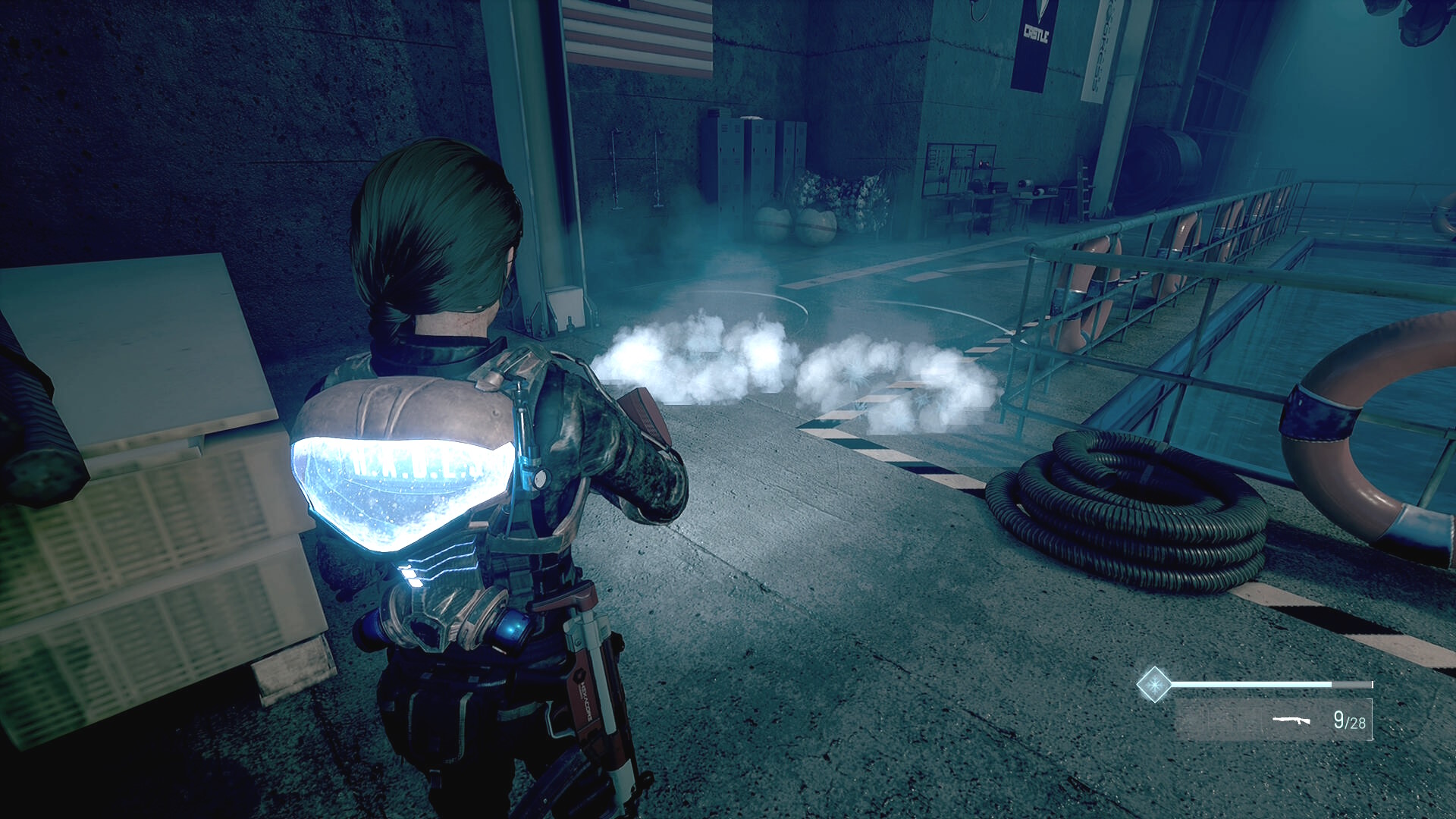Screen dimensions: 1456x819
Task: Select the equipped rifle weapon icon
Action: (x=1291, y=720)
